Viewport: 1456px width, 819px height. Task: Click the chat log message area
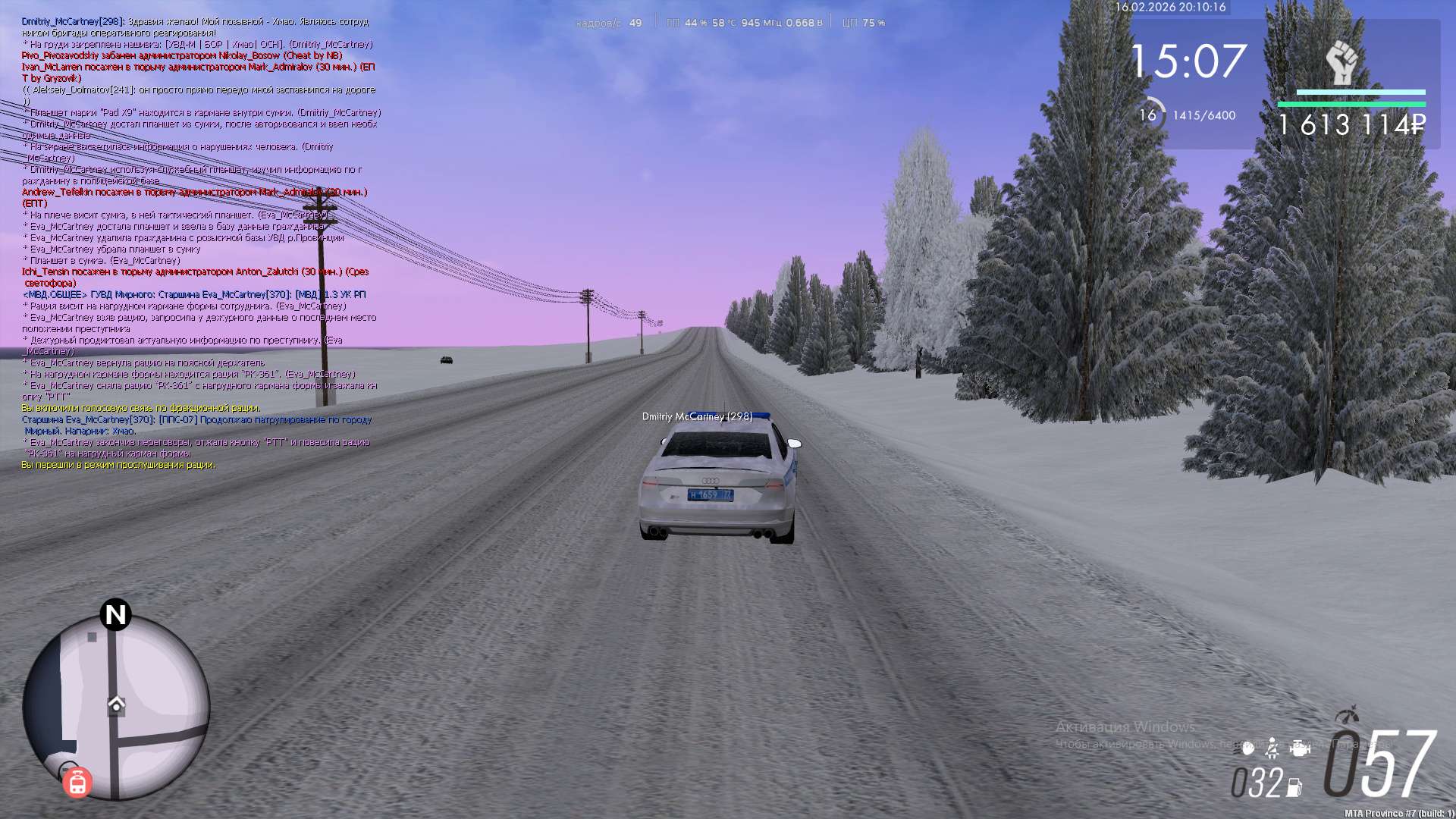[199, 243]
